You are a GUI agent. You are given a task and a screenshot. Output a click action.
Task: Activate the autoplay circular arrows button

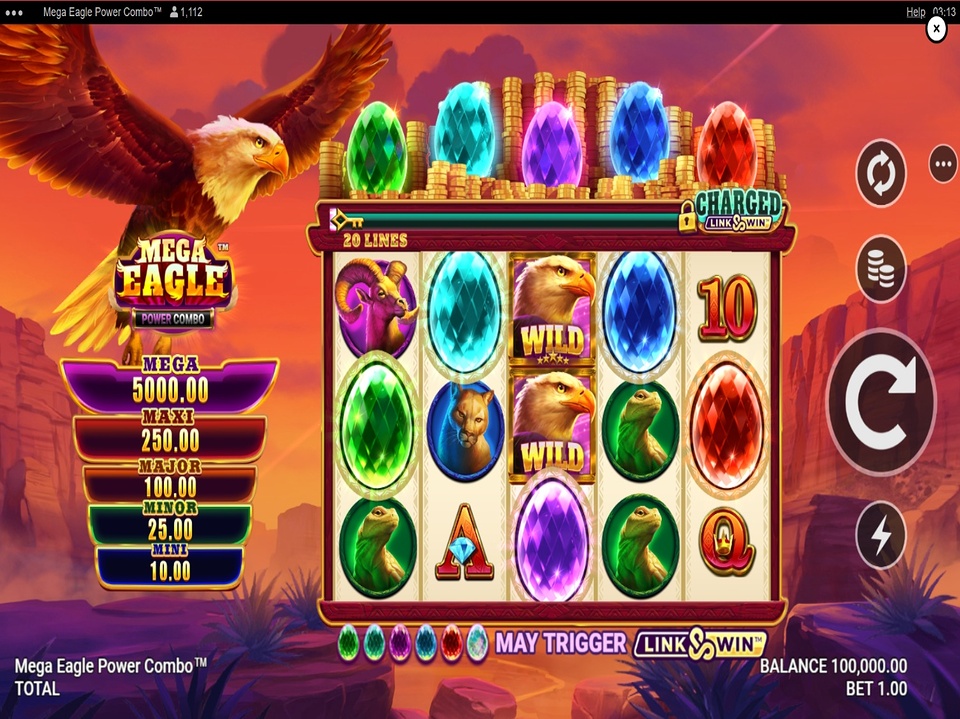click(881, 174)
